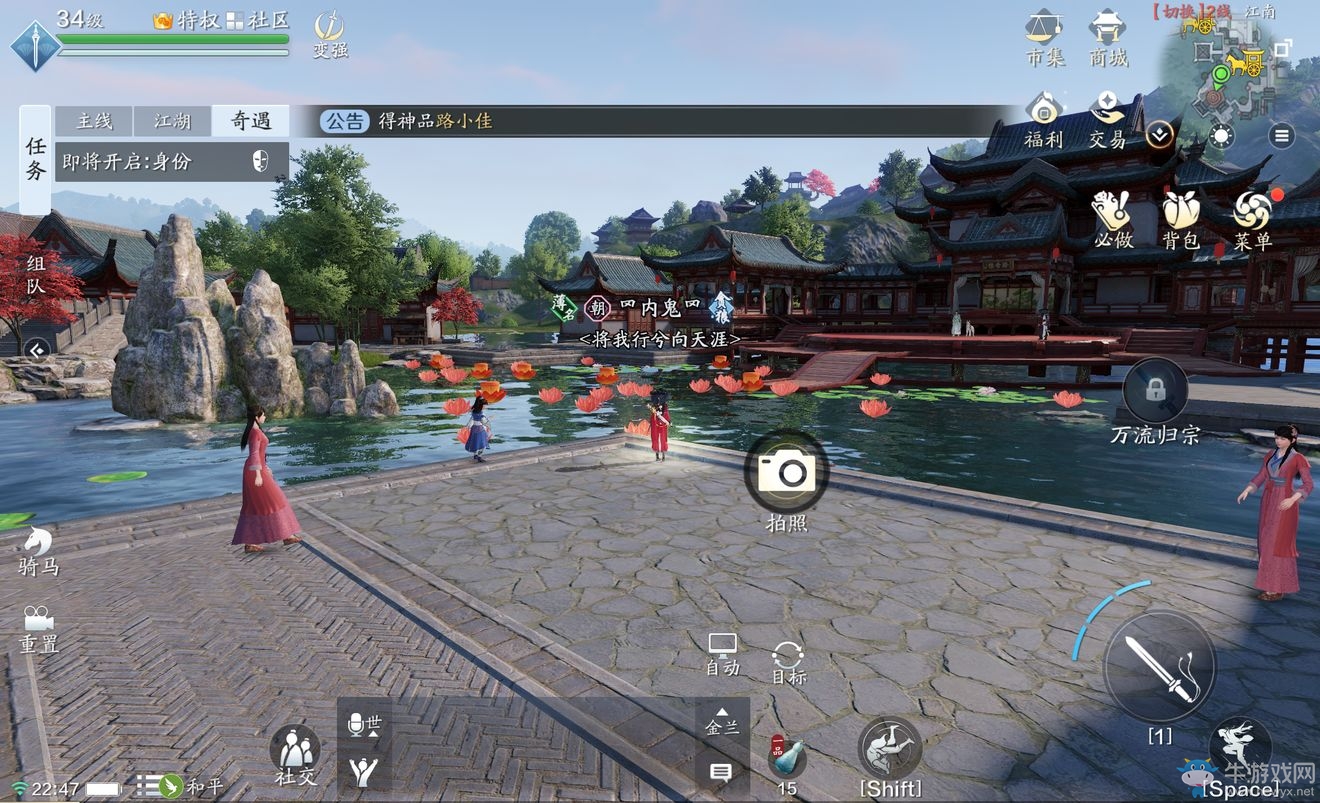The height and width of the screenshot is (803, 1320).
Task: Open the 商城 shop
Action: tap(1108, 36)
